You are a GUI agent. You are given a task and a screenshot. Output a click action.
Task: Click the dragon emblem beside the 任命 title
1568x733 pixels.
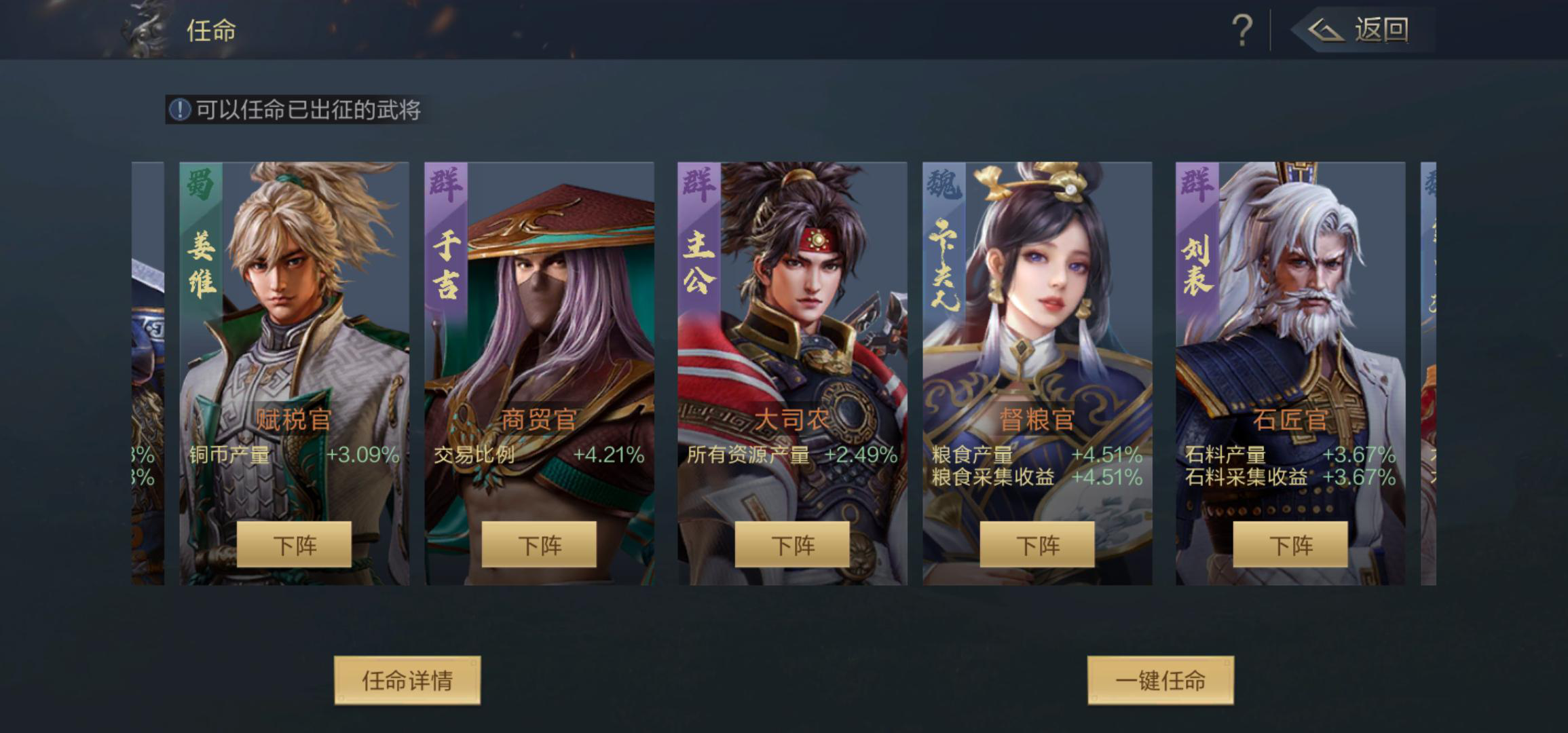[x=141, y=29]
